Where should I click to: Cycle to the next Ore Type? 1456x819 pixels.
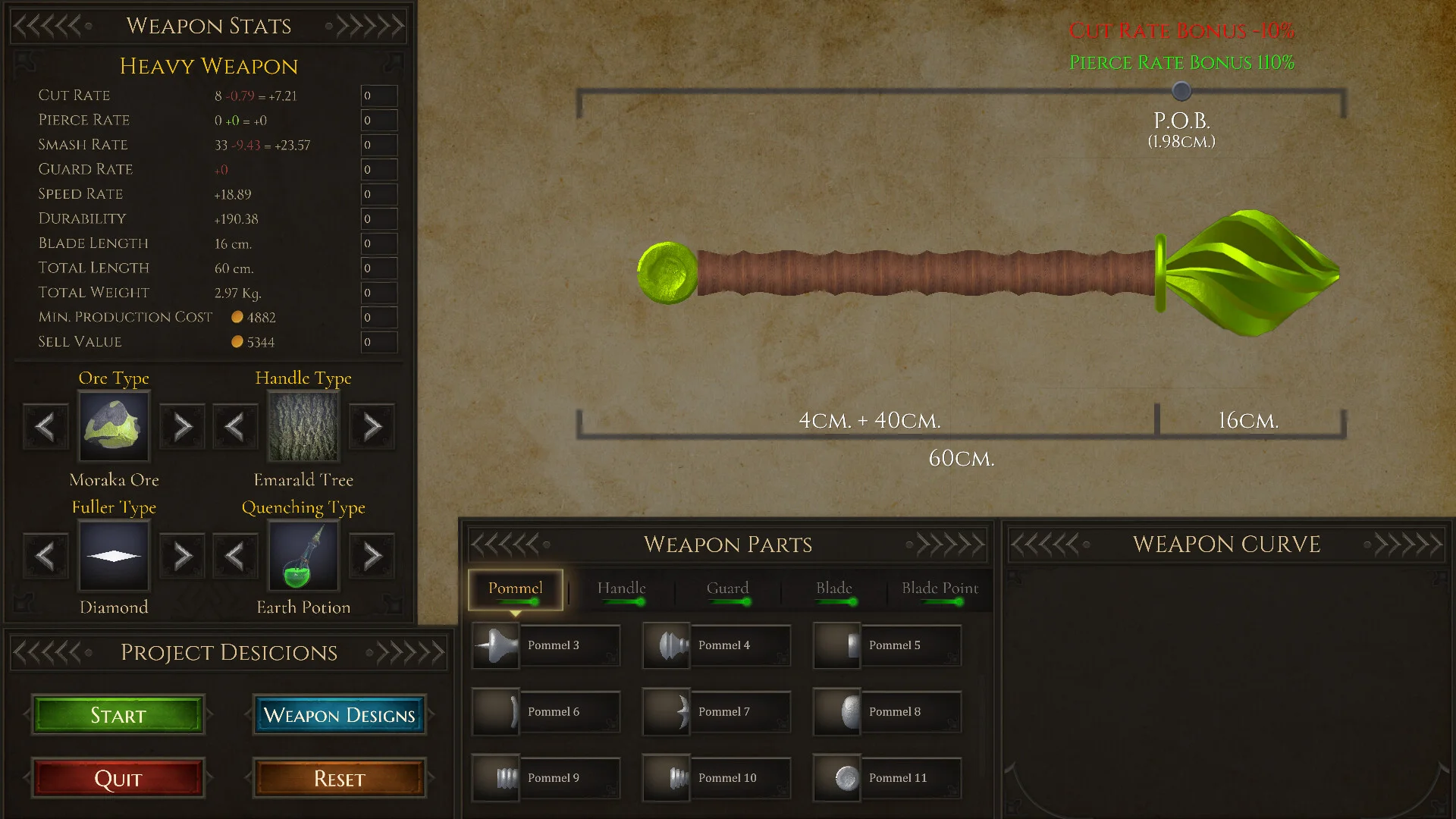point(182,427)
